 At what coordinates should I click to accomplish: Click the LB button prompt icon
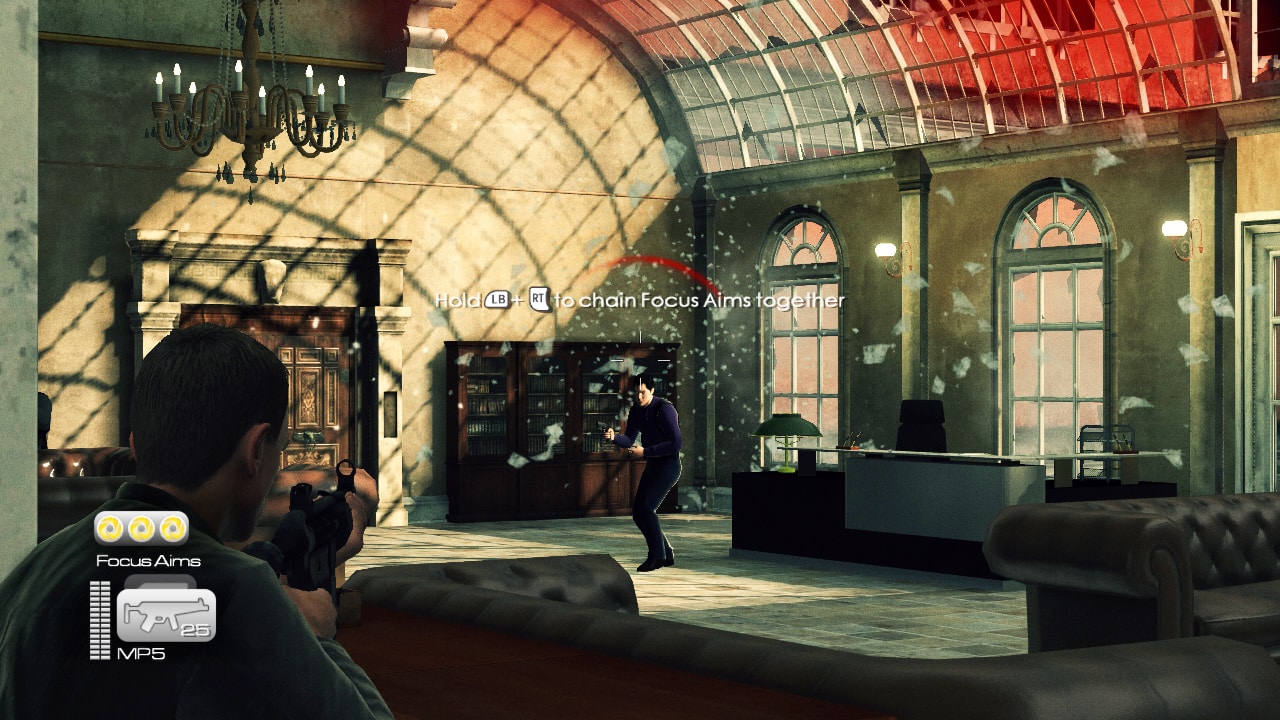click(496, 299)
